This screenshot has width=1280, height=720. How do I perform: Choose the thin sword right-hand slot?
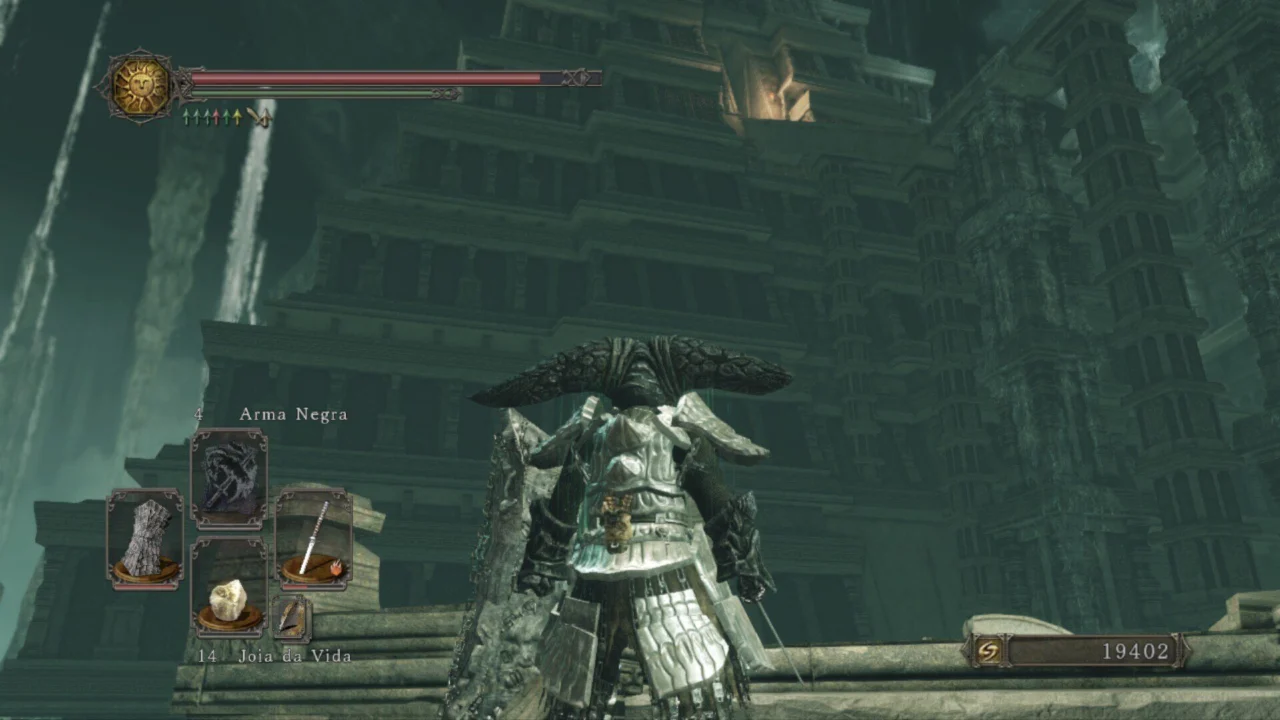coord(313,539)
